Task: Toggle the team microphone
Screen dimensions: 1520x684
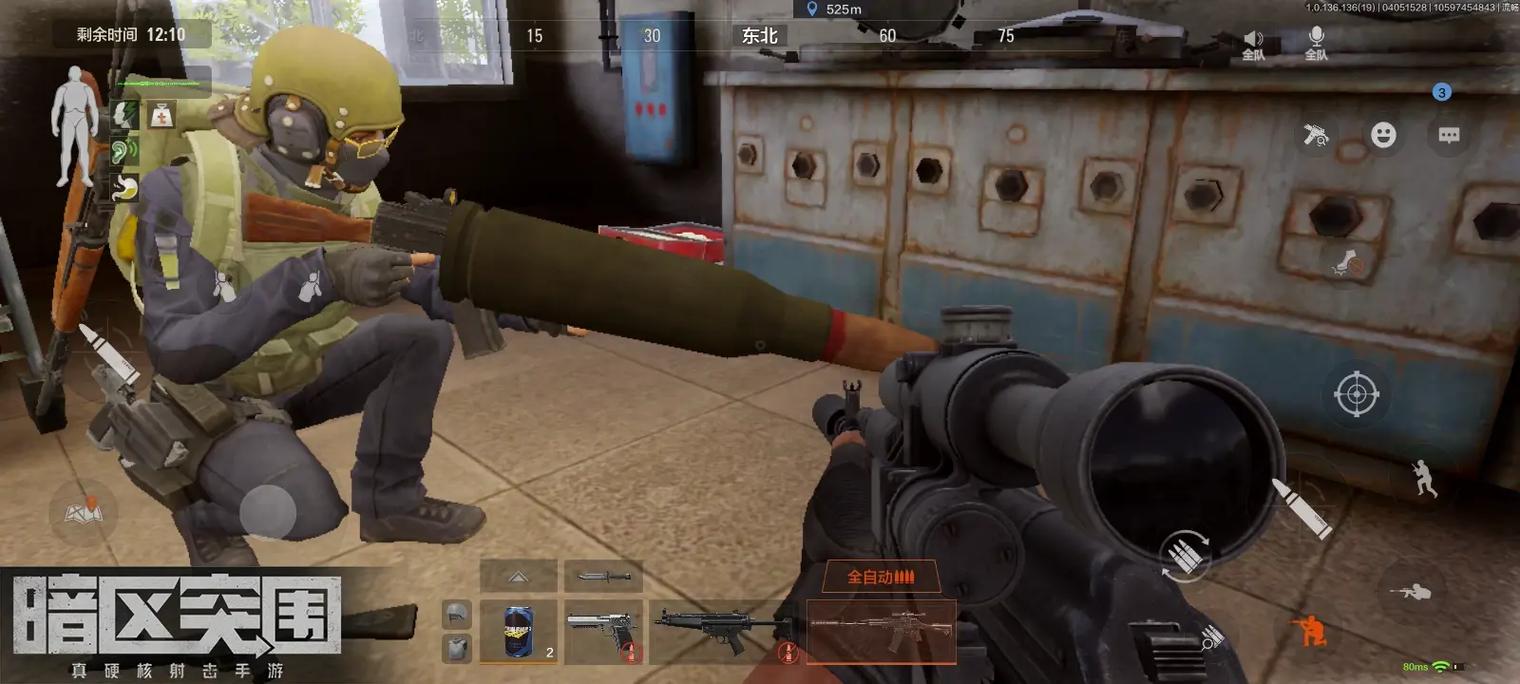Action: coord(1316,44)
